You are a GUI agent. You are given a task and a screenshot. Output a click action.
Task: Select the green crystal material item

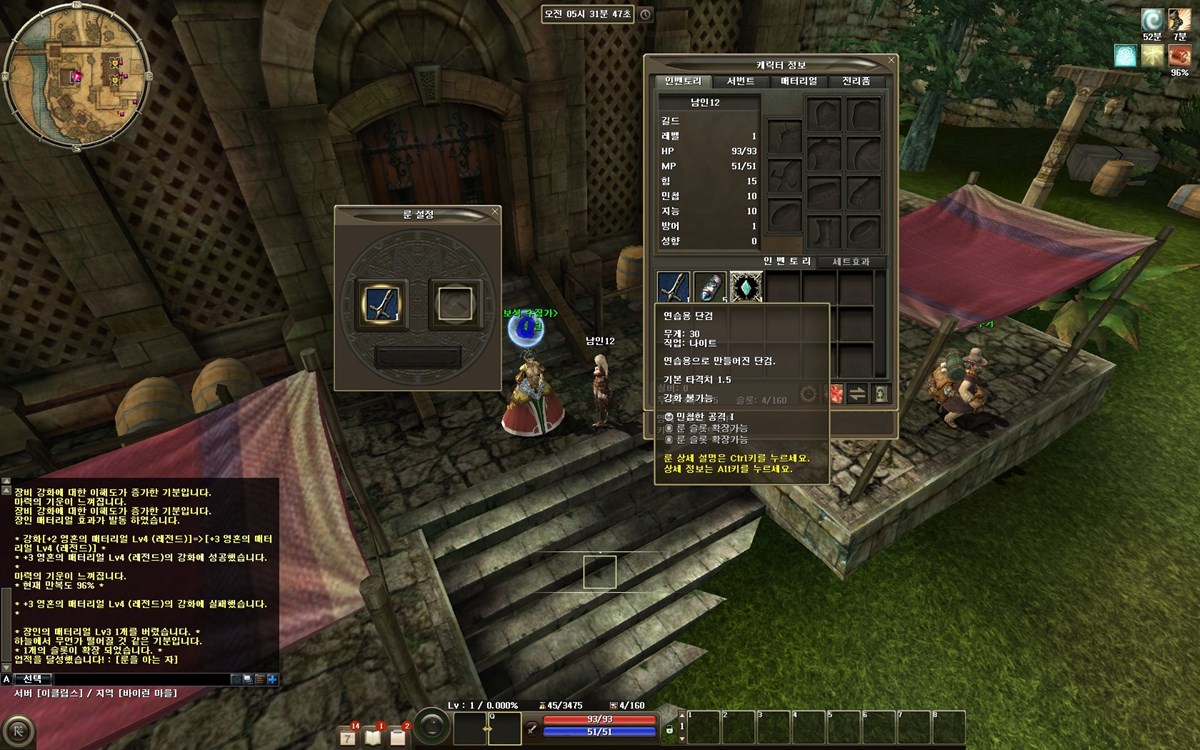point(746,288)
